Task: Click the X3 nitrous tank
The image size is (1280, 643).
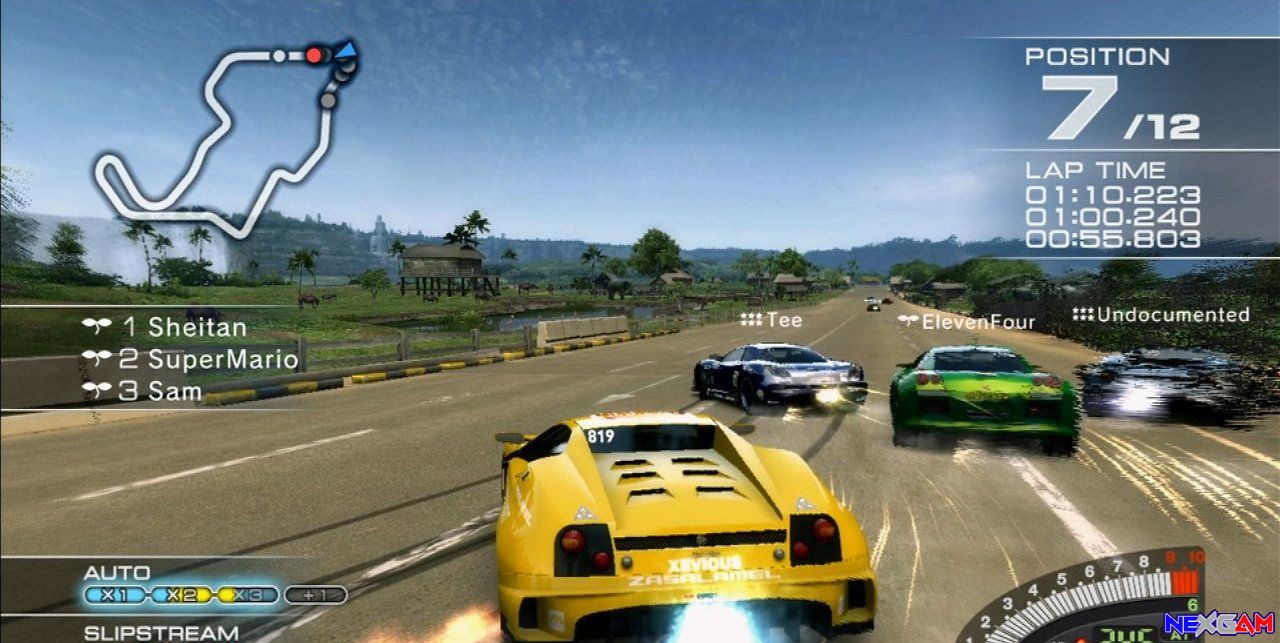Action: point(249,596)
